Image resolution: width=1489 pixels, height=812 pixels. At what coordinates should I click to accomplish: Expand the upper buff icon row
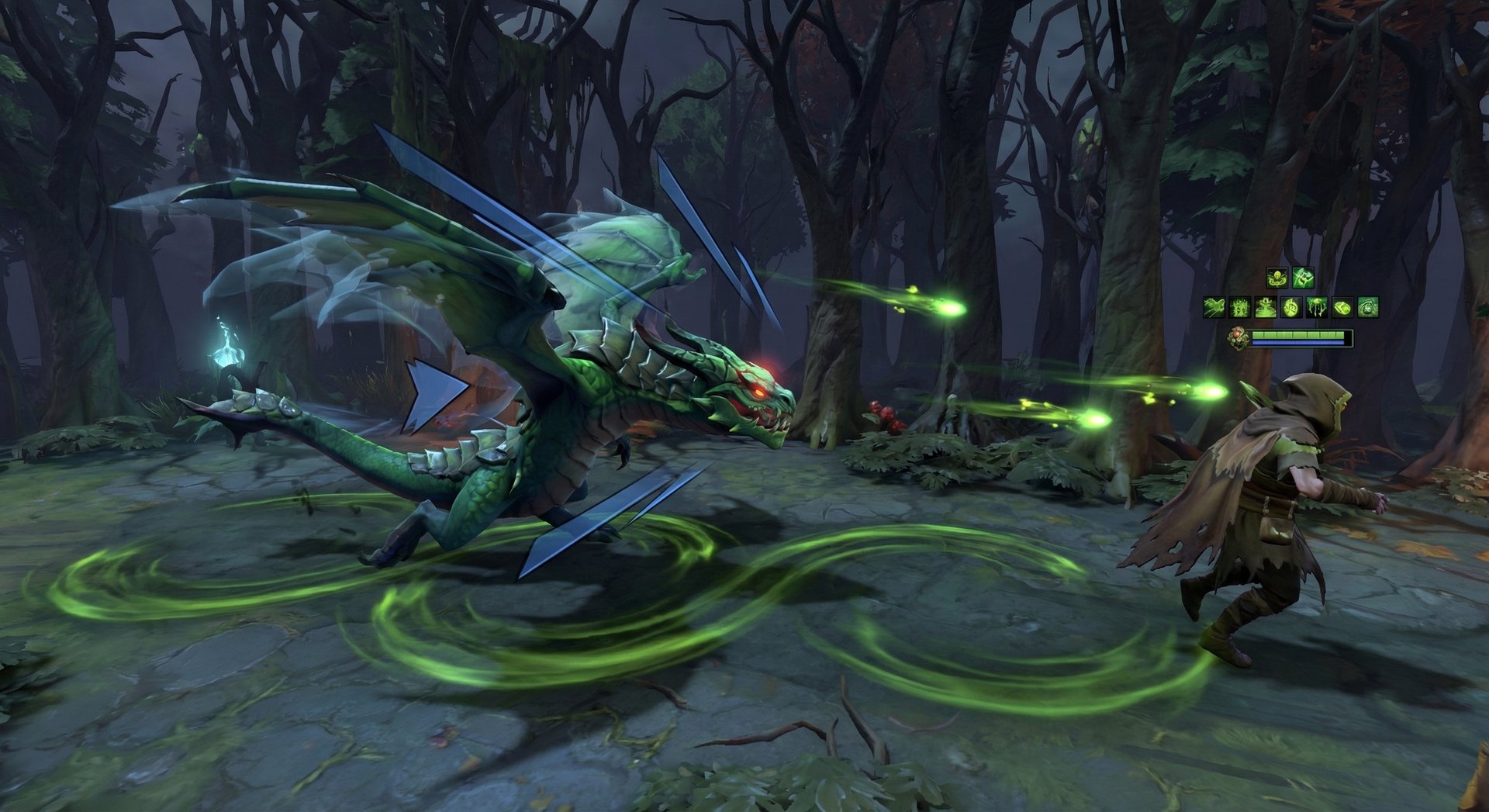[x=1290, y=277]
